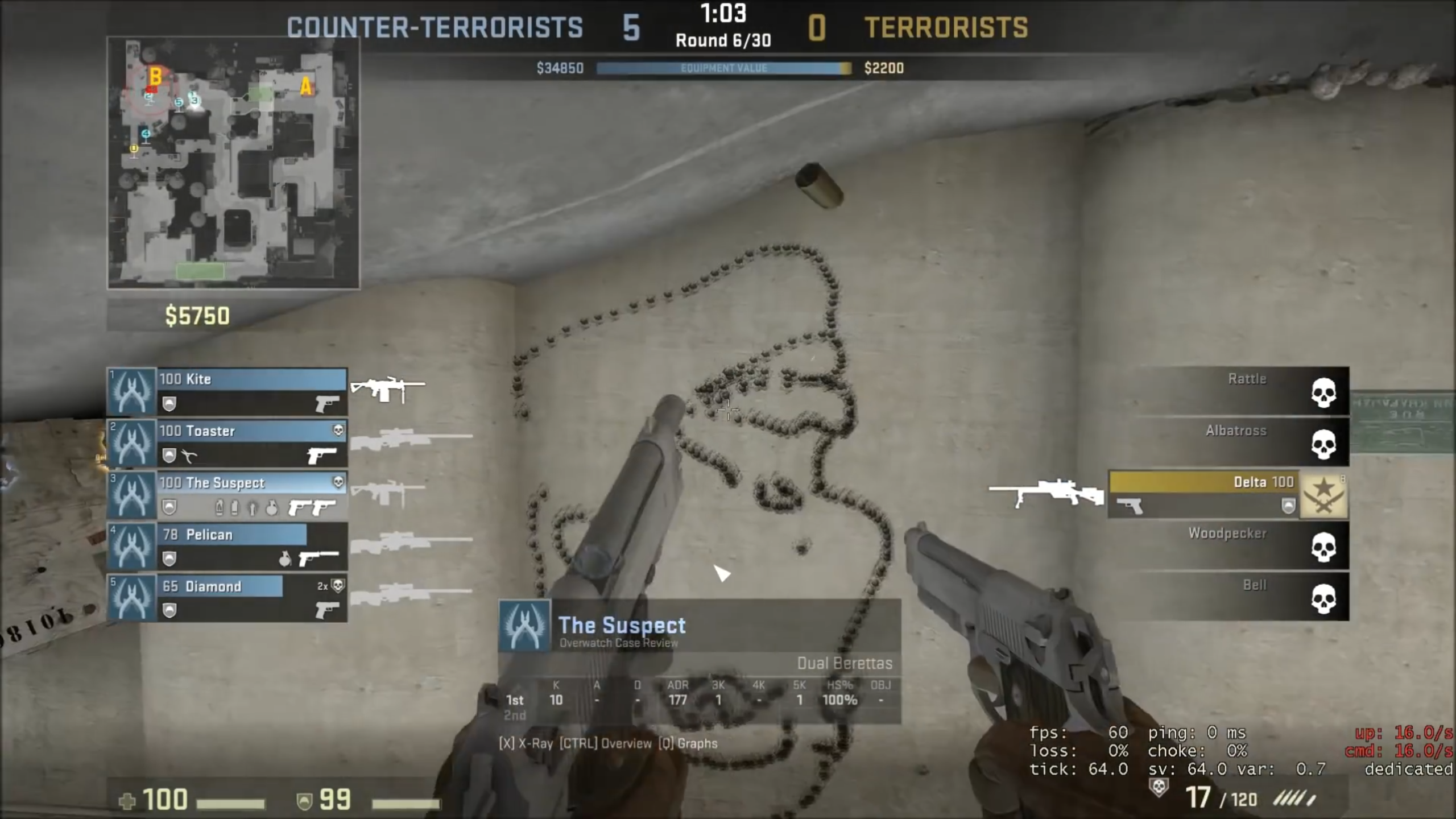Screen dimensions: 1456x819
Task: Click the radar minimap
Action: (x=233, y=163)
